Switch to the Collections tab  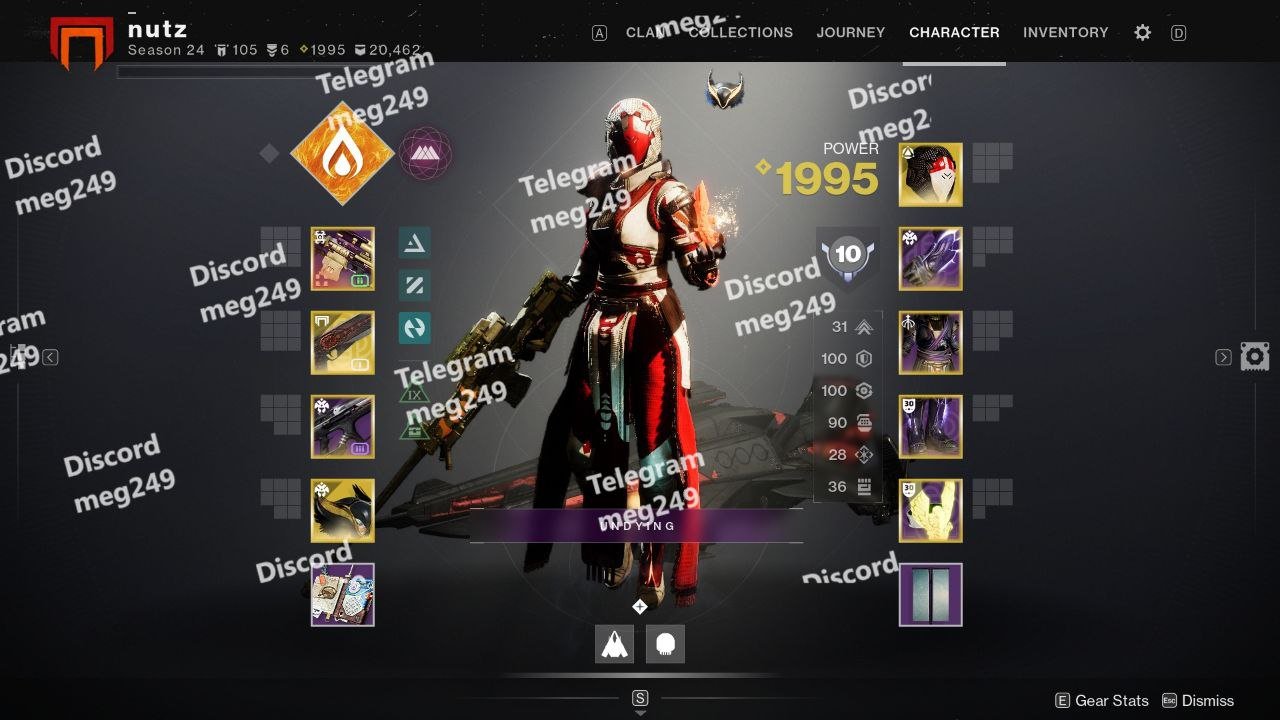(x=741, y=32)
